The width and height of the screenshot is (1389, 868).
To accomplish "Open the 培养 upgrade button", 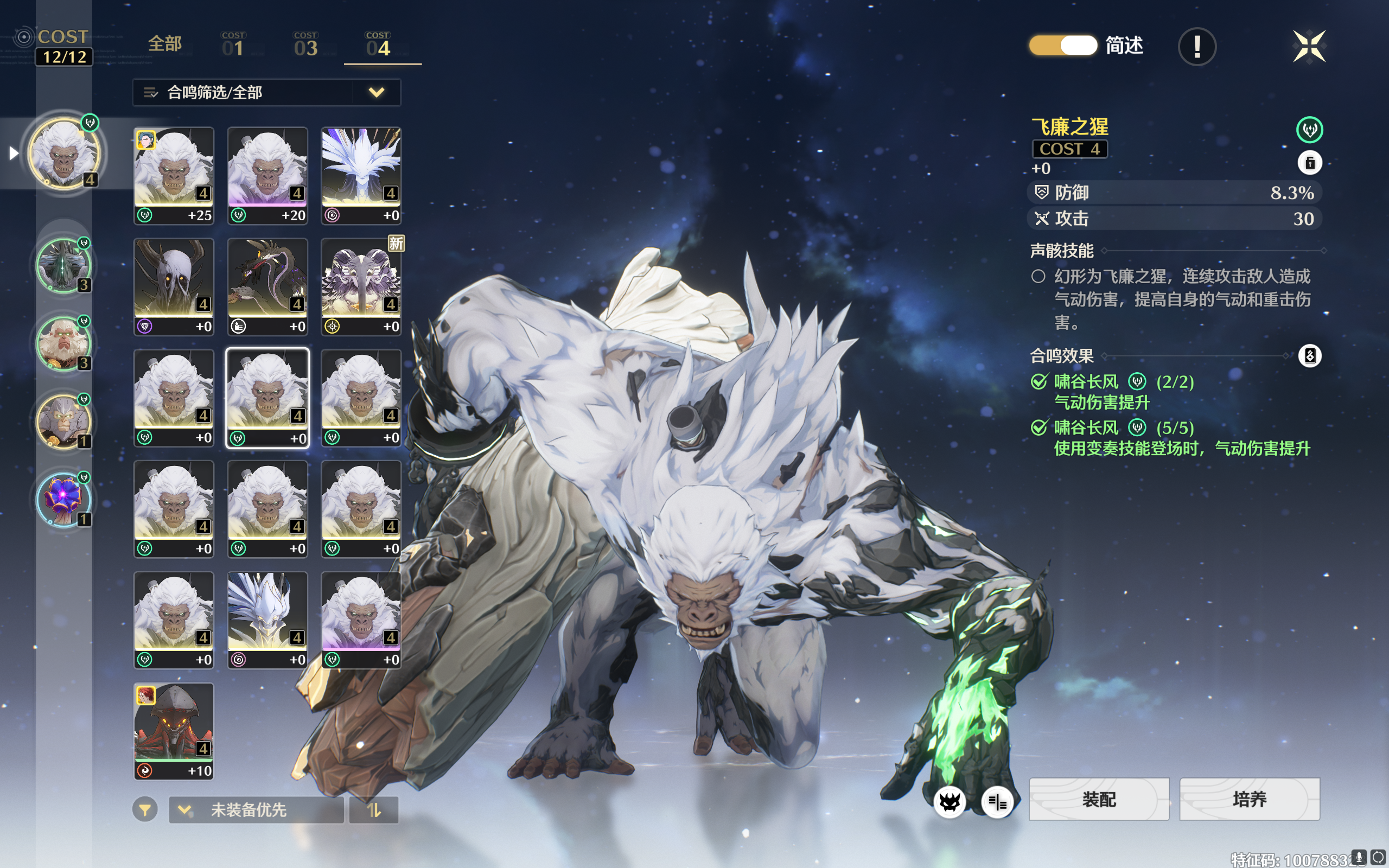I will click(x=1250, y=799).
